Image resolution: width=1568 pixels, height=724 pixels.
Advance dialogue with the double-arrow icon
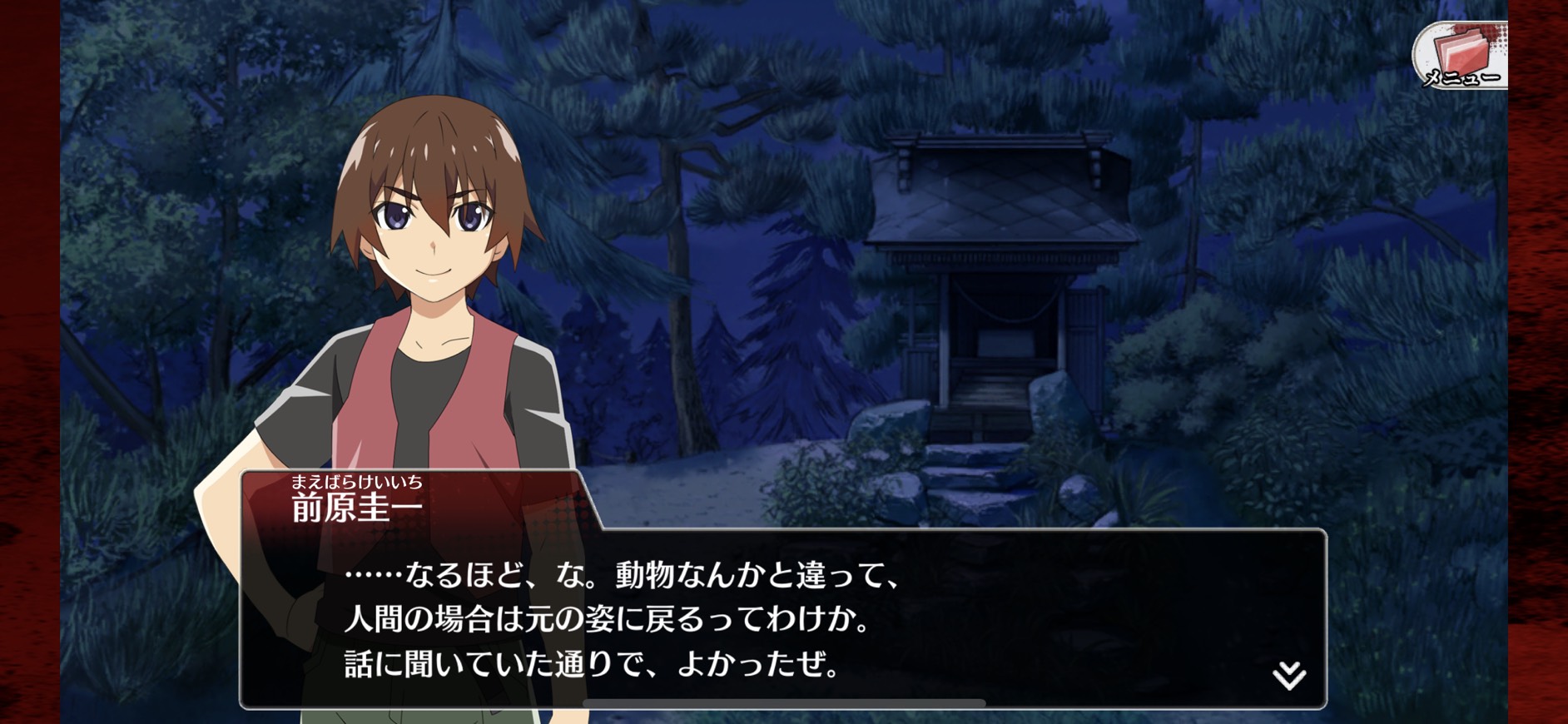click(1288, 675)
